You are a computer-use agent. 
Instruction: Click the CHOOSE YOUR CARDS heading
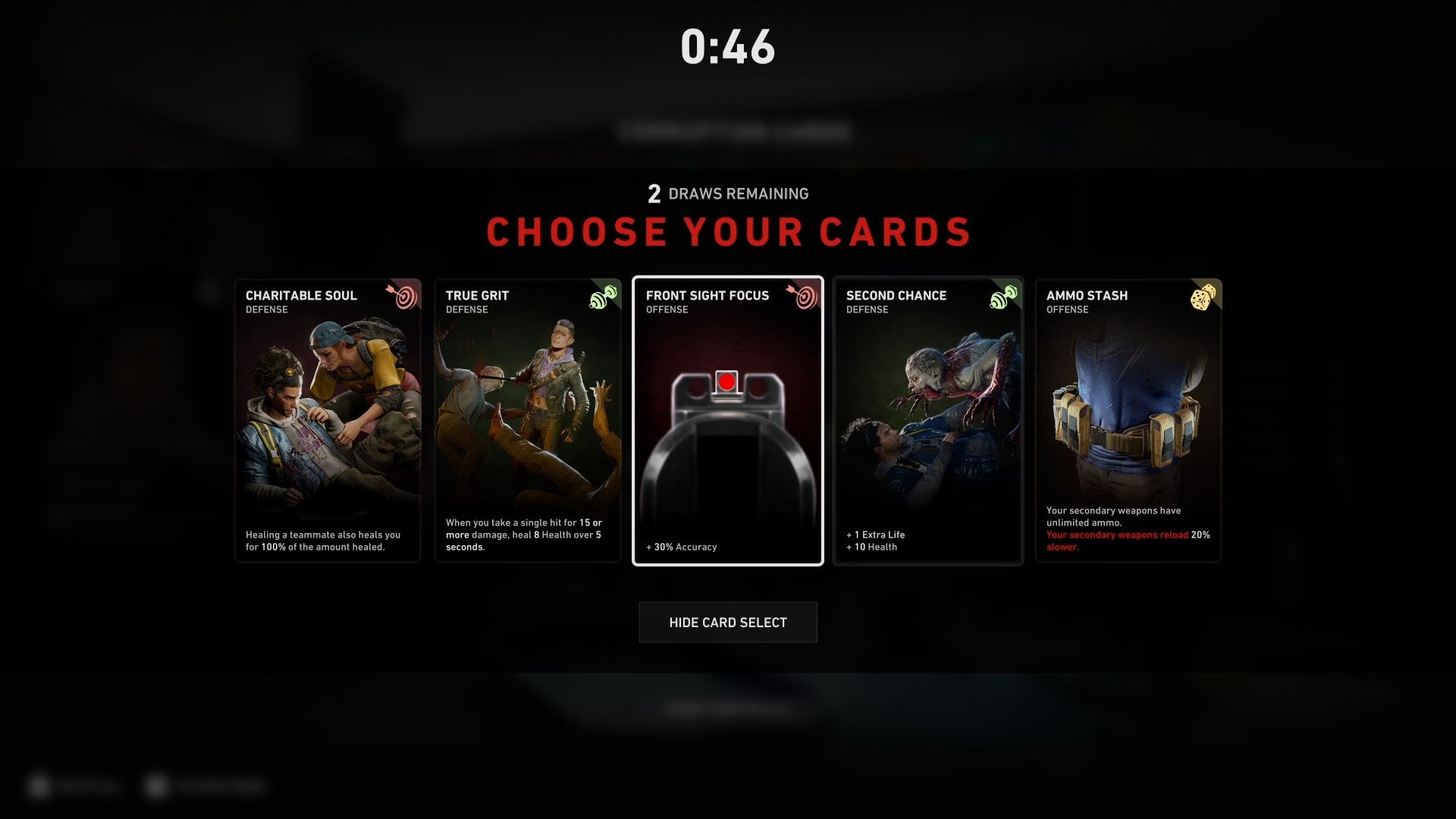coord(728,232)
